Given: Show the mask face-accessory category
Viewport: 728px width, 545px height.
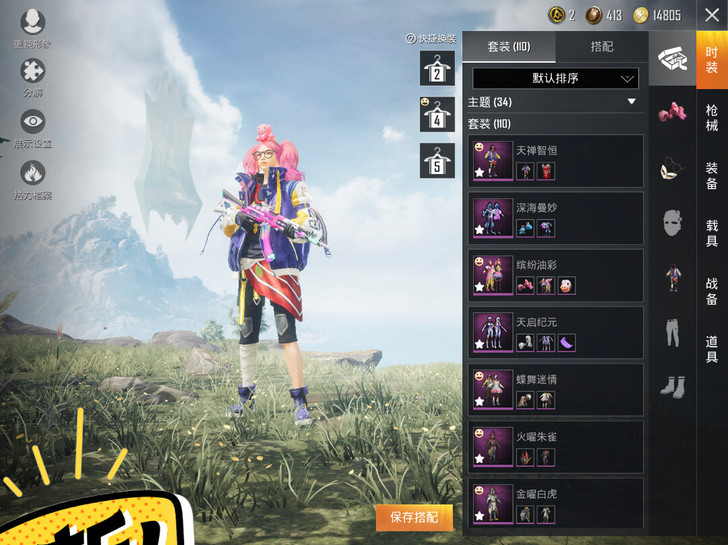Looking at the screenshot, I should [x=672, y=223].
